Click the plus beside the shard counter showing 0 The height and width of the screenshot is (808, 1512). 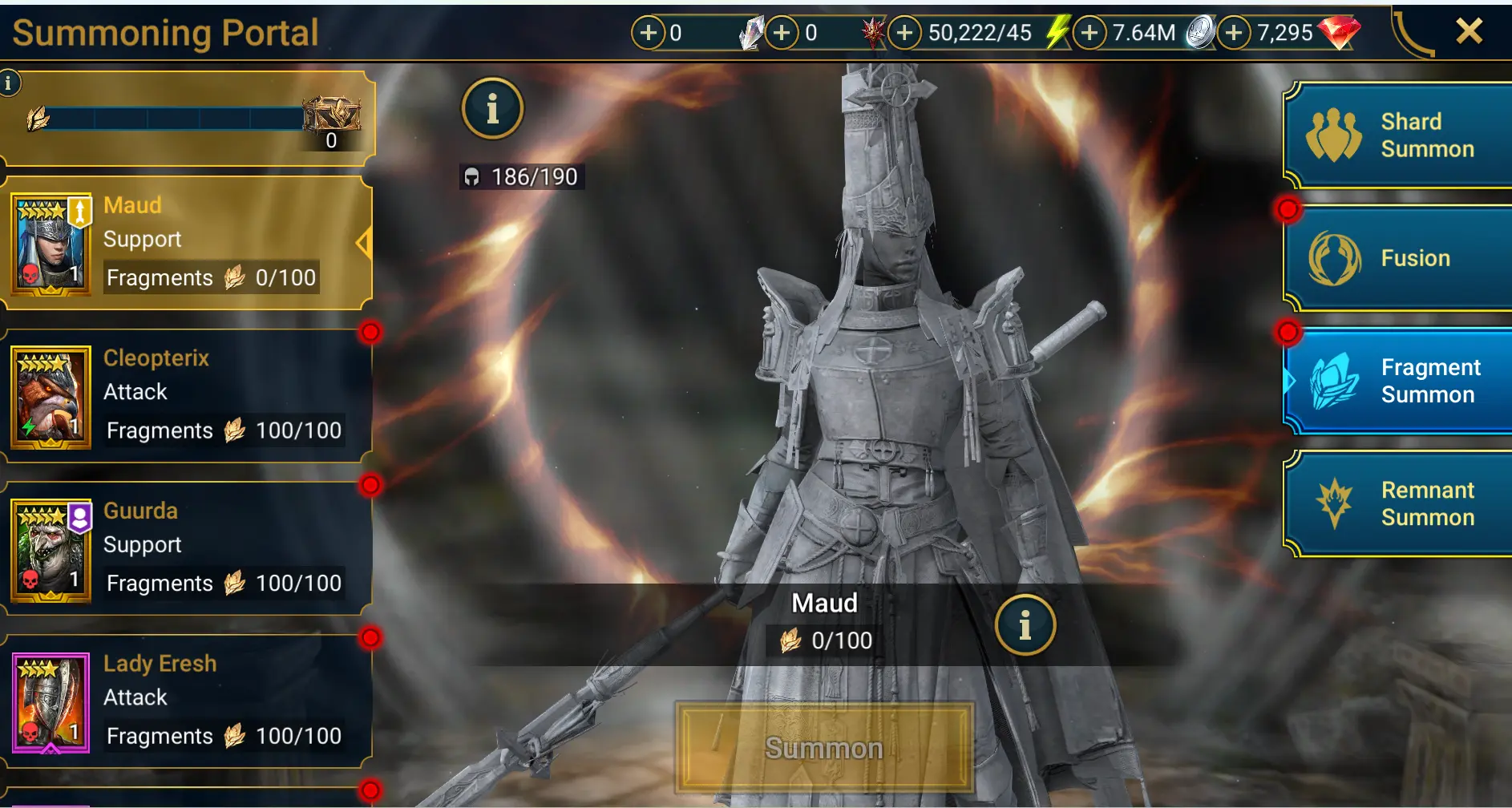tap(648, 34)
